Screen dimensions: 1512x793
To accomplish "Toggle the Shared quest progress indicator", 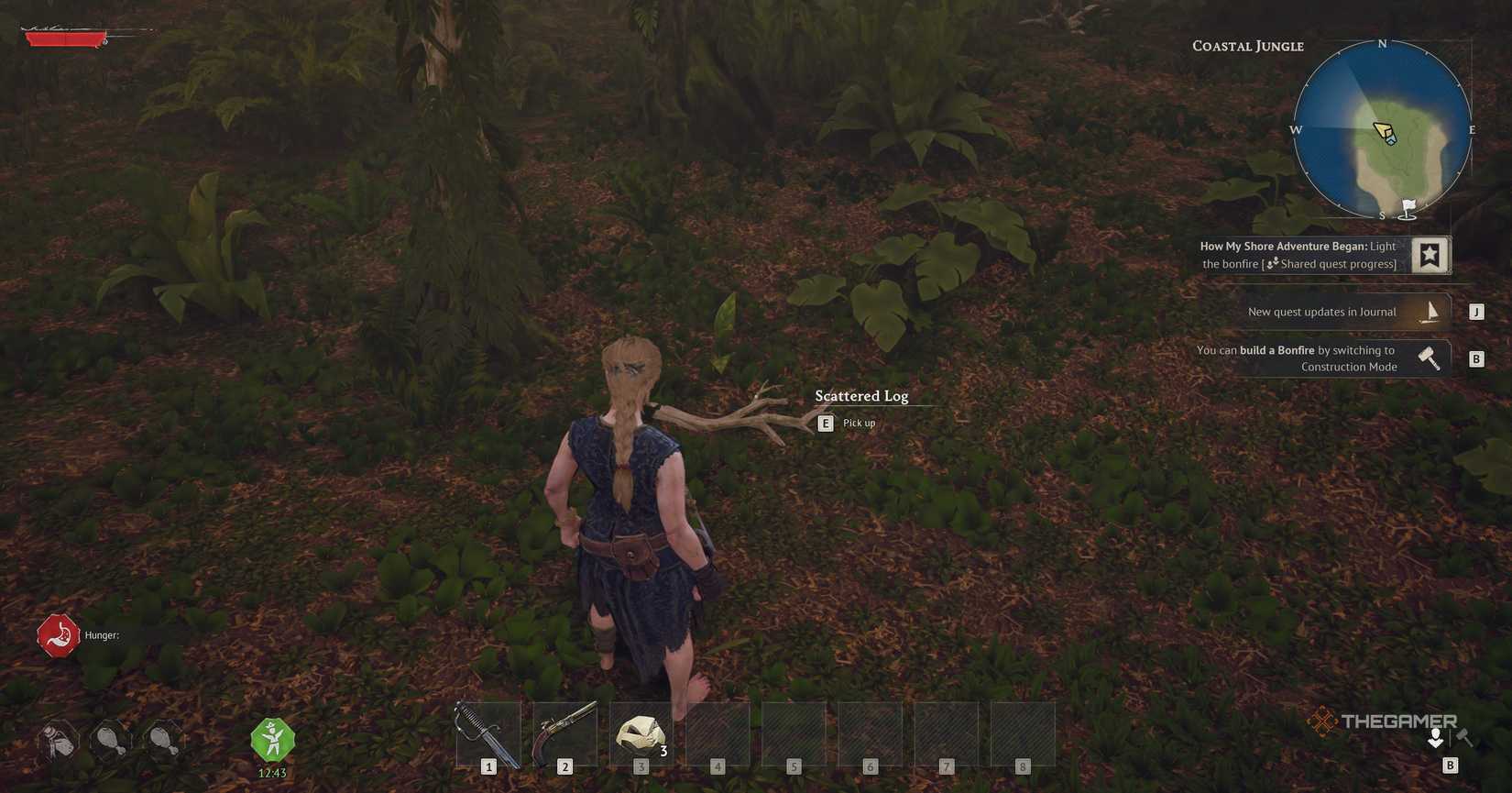I will point(1272,264).
